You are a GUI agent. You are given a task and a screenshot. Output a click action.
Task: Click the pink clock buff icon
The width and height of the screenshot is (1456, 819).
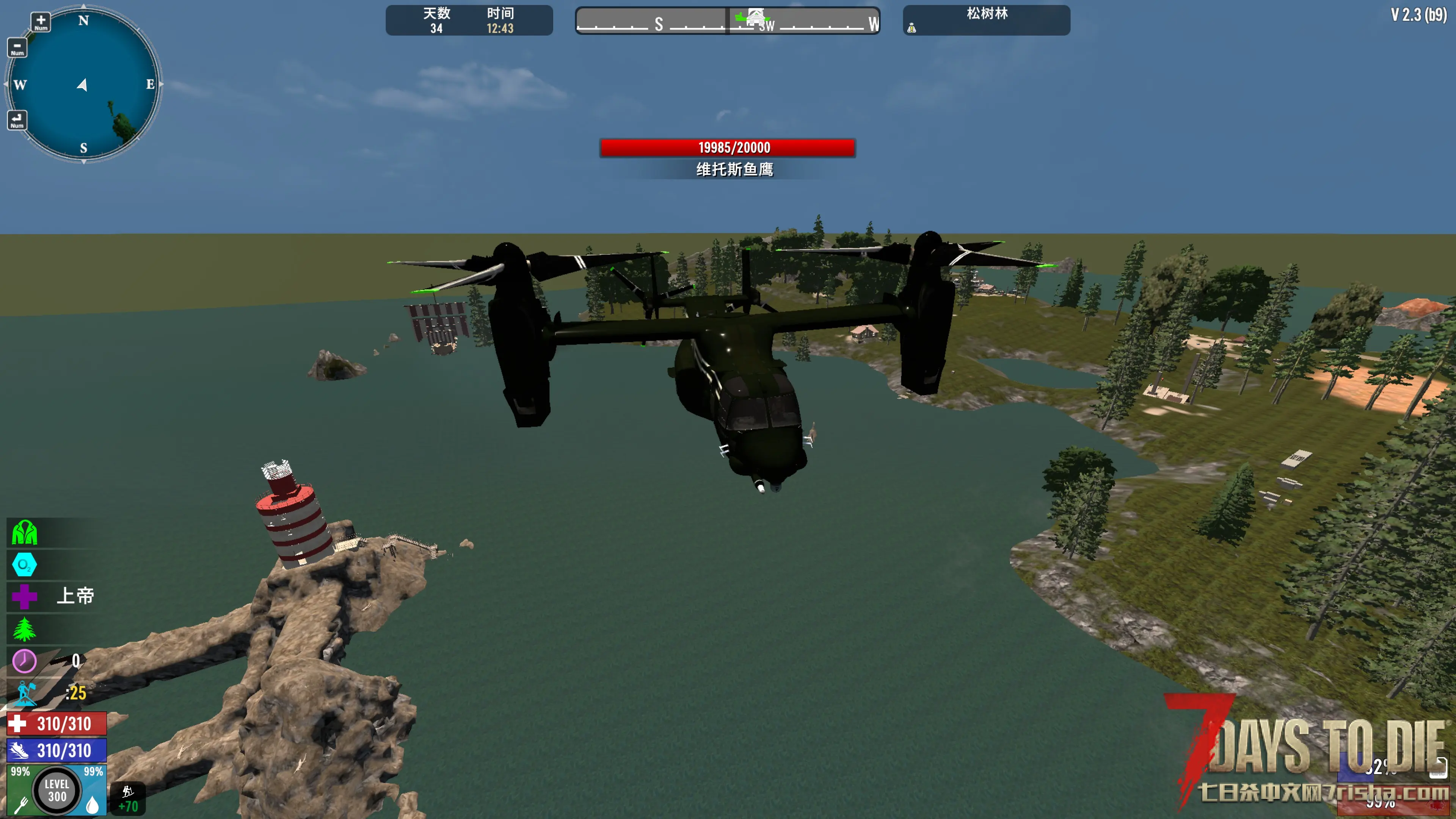24,661
